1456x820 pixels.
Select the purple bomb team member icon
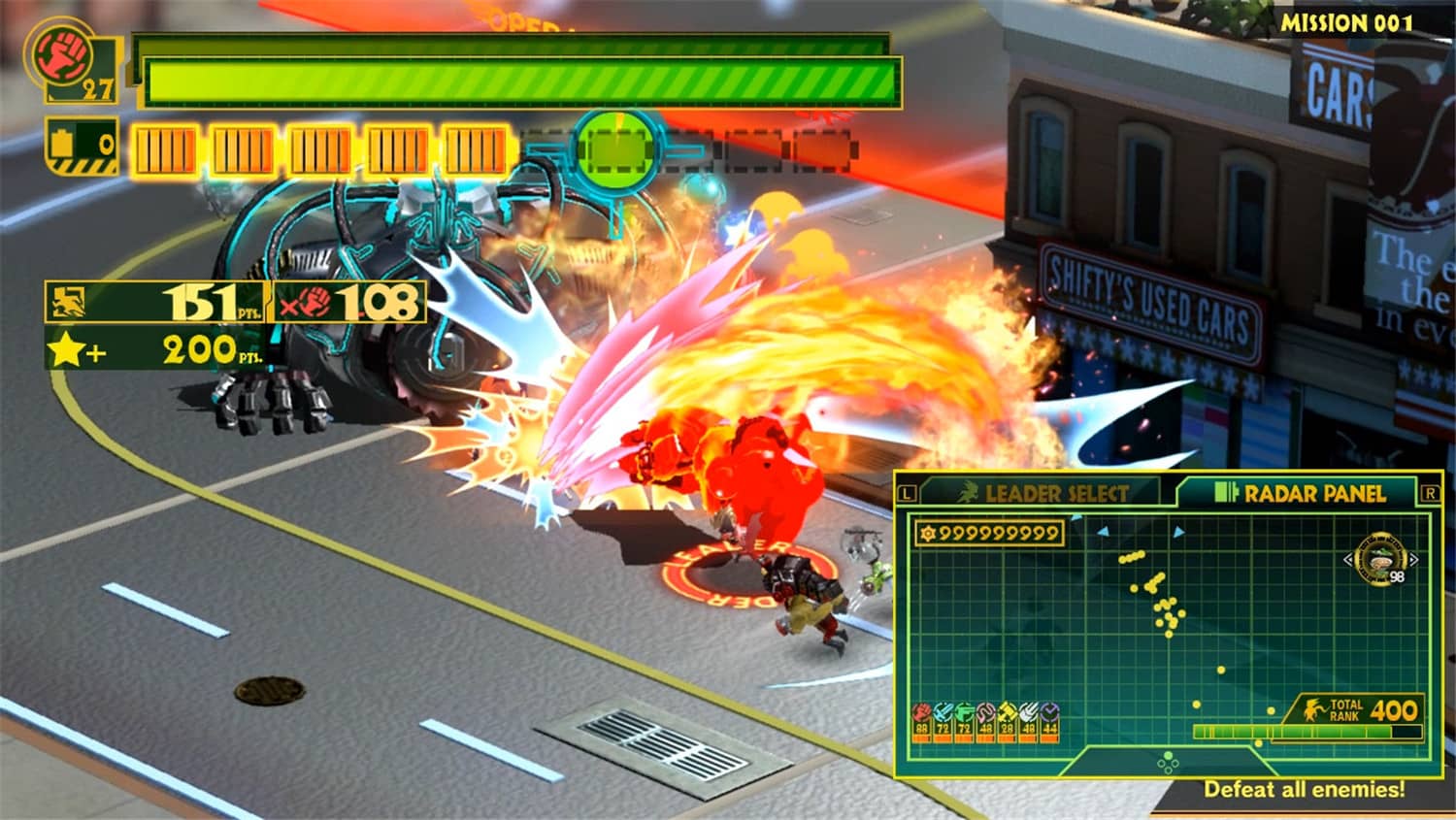click(x=1048, y=711)
